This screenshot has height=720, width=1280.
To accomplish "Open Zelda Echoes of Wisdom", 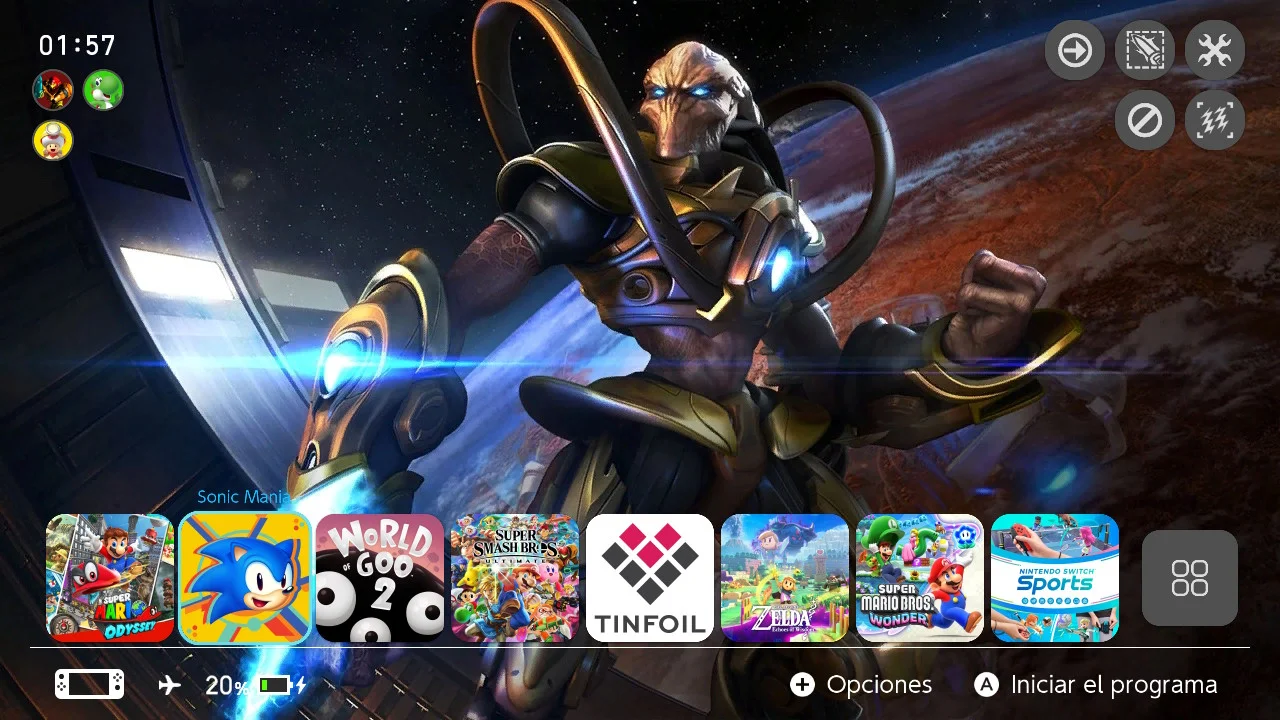I will (x=784, y=578).
